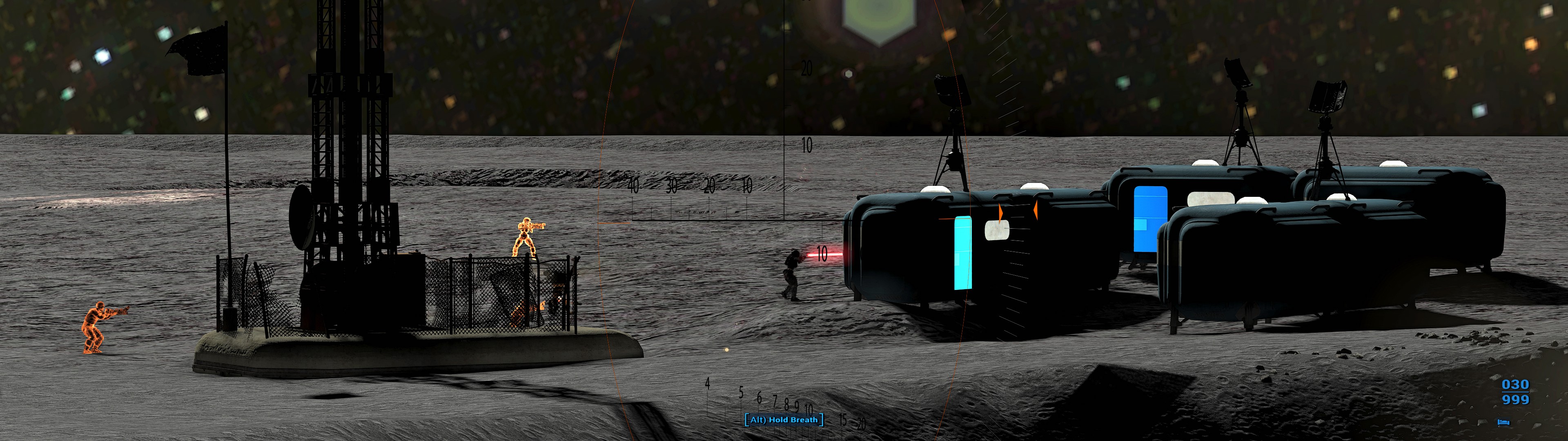Click the blue bed status icon
The image size is (1568, 441).
[1503, 421]
